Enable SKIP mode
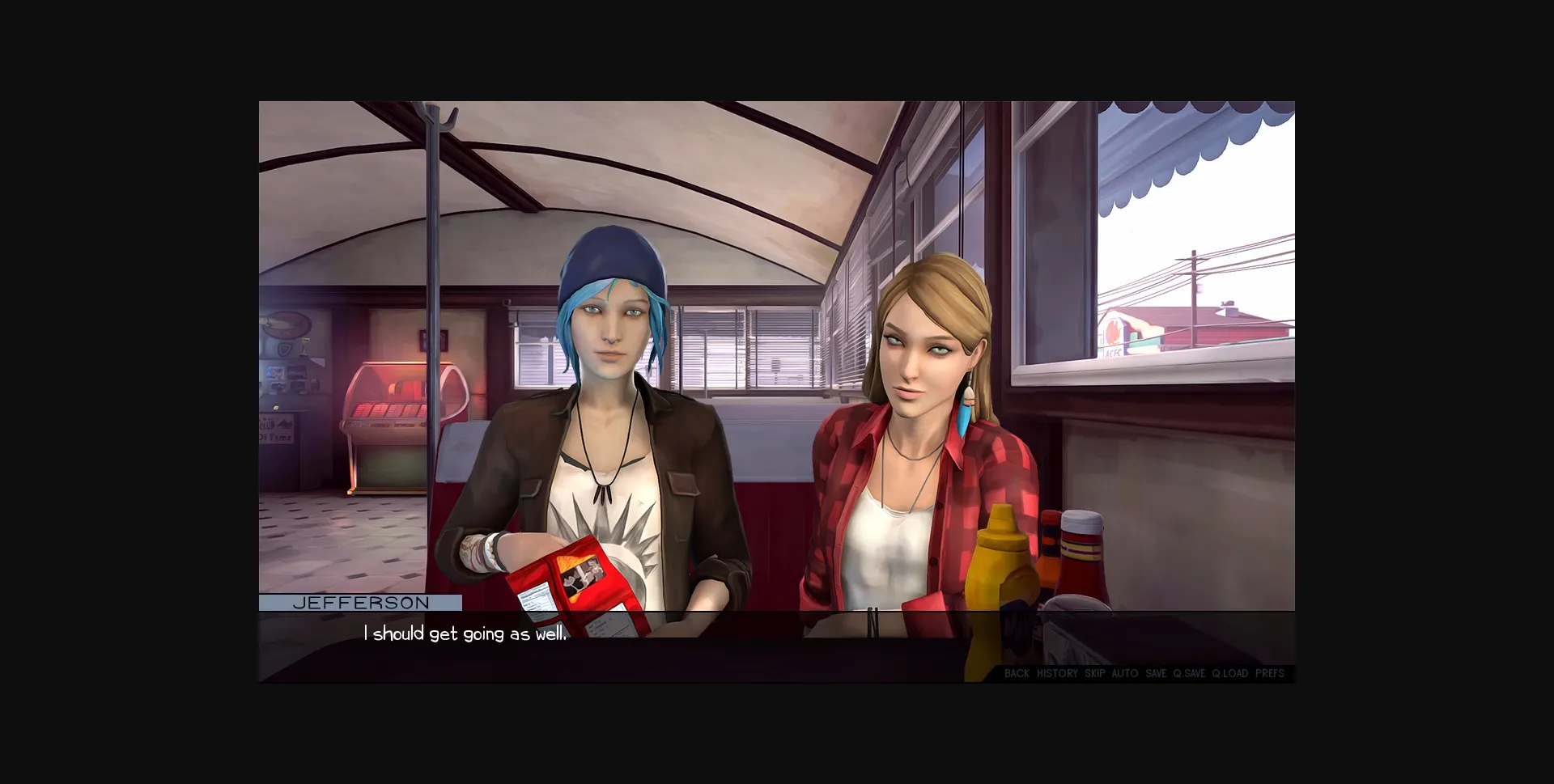Screen dimensions: 1554x784 tap(1094, 673)
